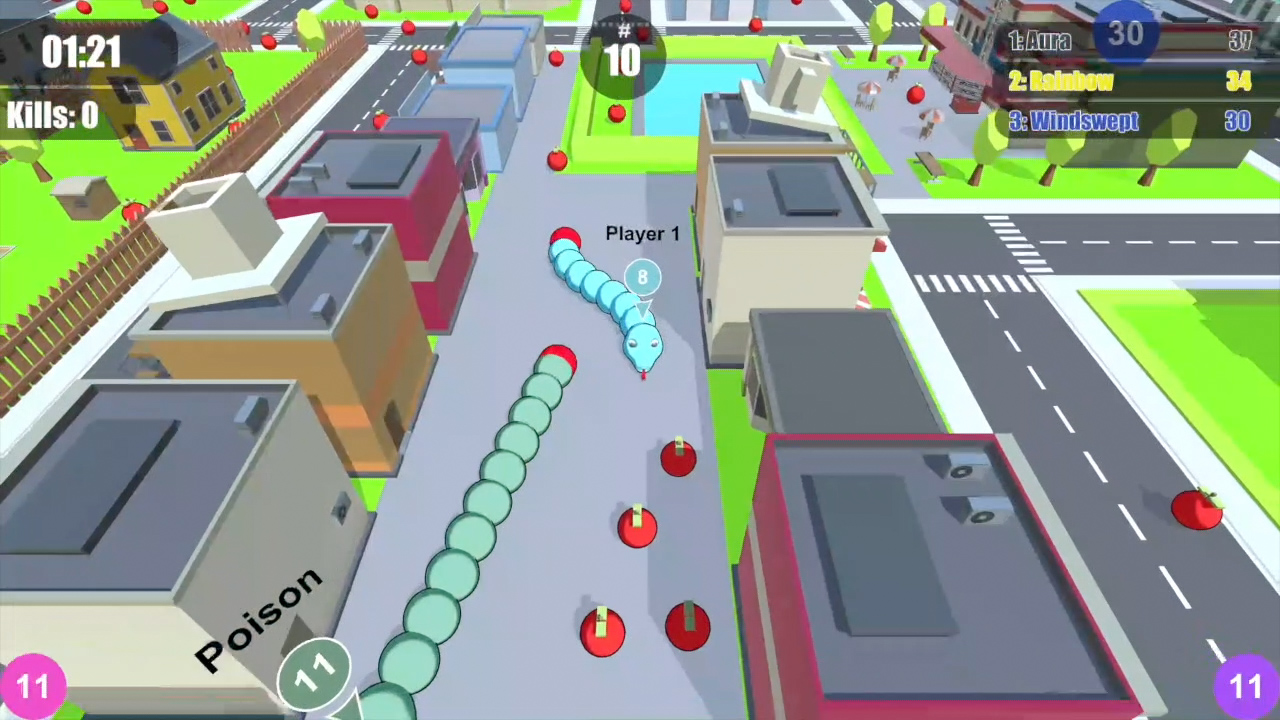Viewport: 1280px width, 720px height.
Task: Click Aura's score of 37
Action: (1238, 41)
